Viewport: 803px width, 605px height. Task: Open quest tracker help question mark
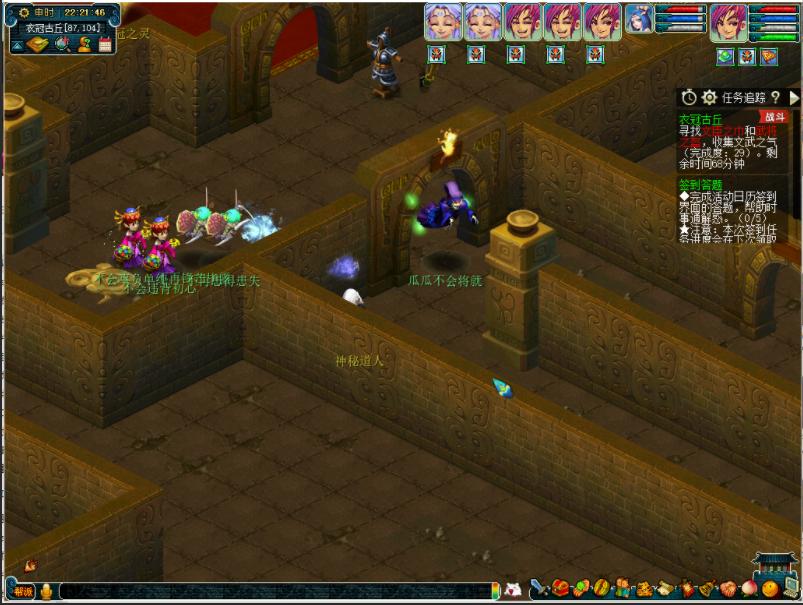775,97
